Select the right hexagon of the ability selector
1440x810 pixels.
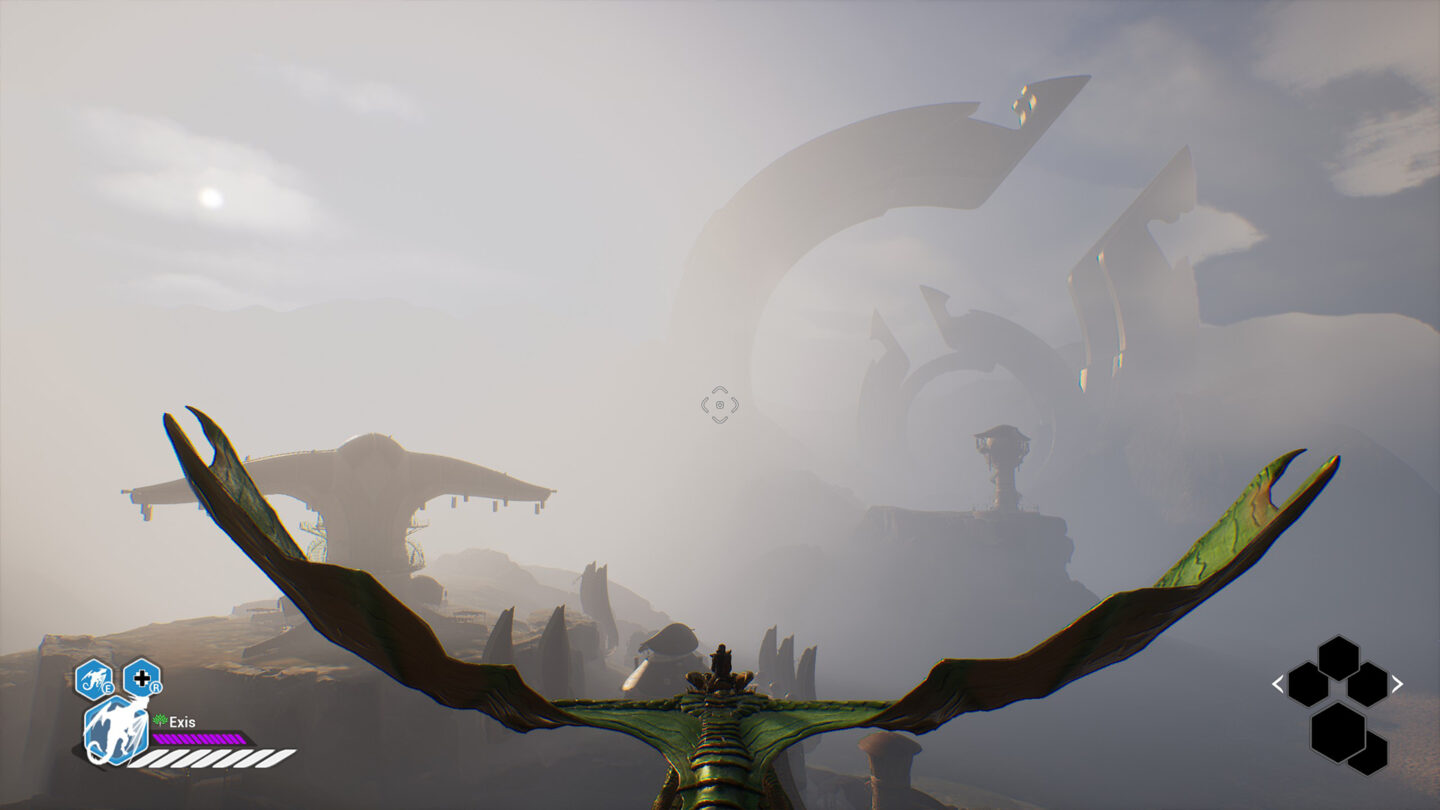coord(1368,684)
